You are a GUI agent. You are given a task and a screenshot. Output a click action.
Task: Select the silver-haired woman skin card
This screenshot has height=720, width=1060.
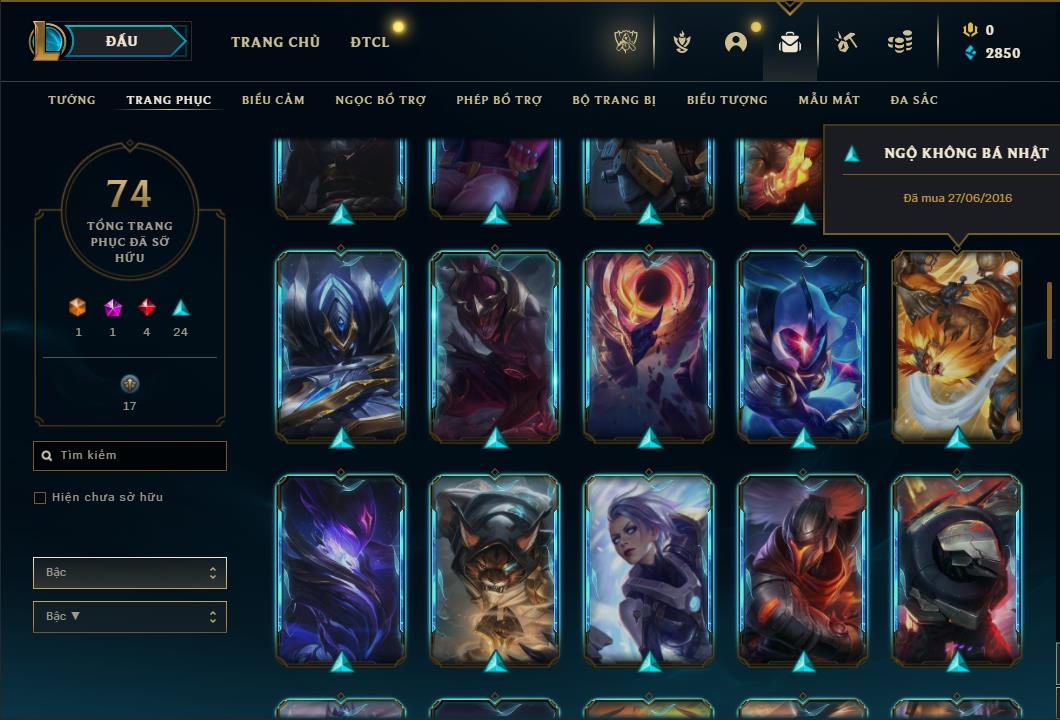pyautogui.click(x=649, y=570)
